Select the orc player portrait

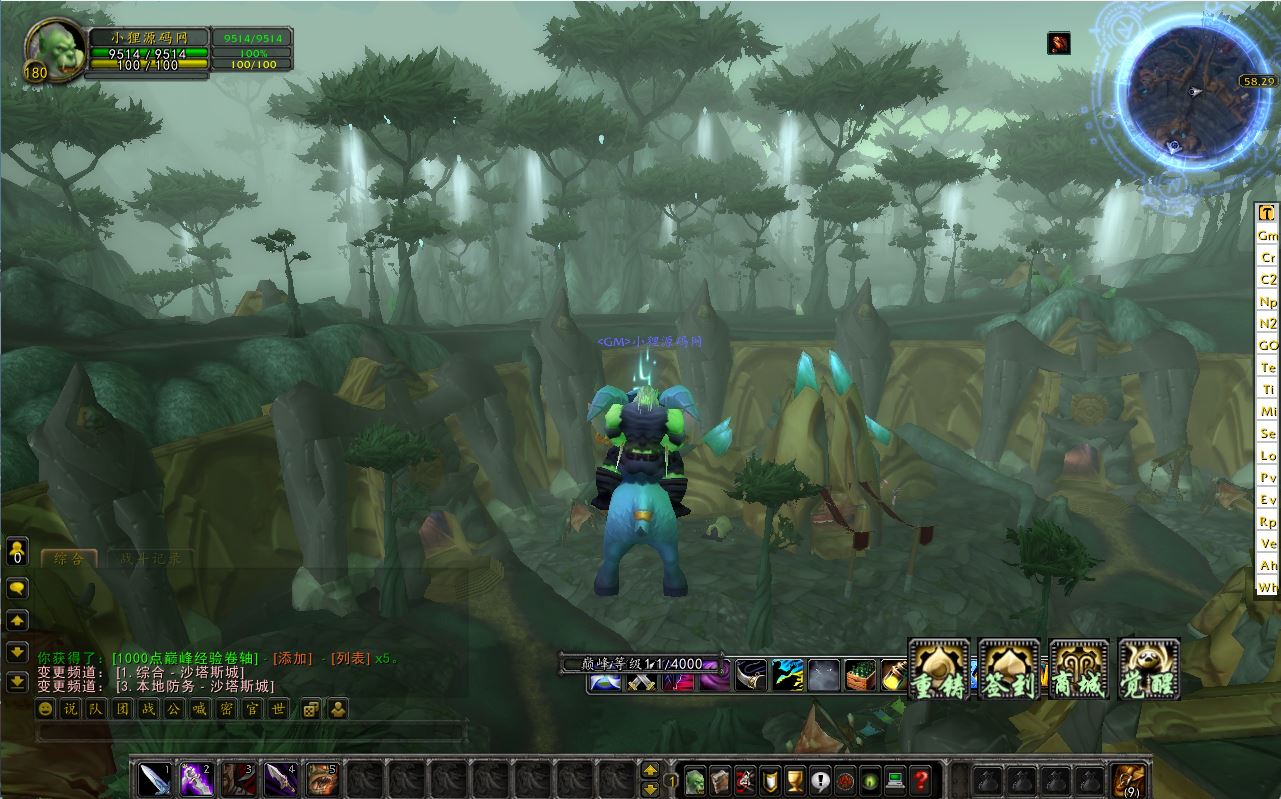[x=55, y=51]
